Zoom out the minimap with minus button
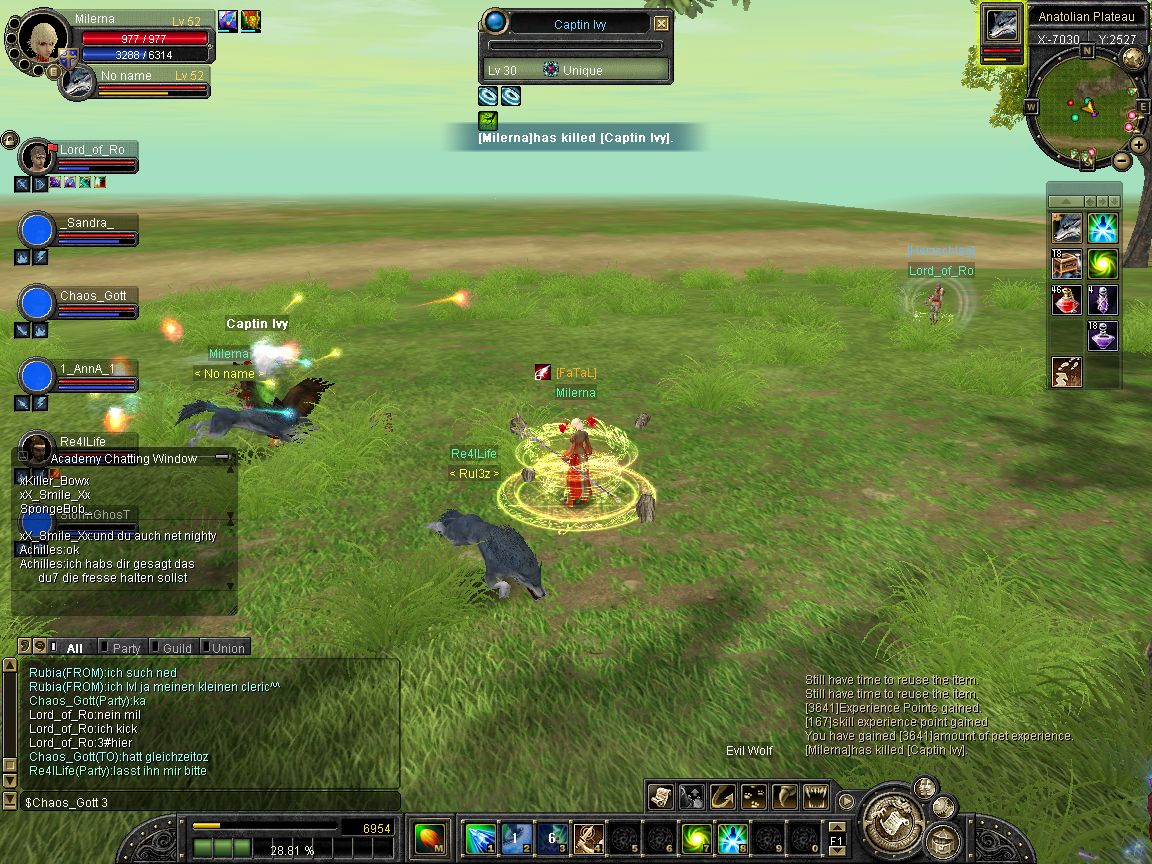 [1122, 160]
